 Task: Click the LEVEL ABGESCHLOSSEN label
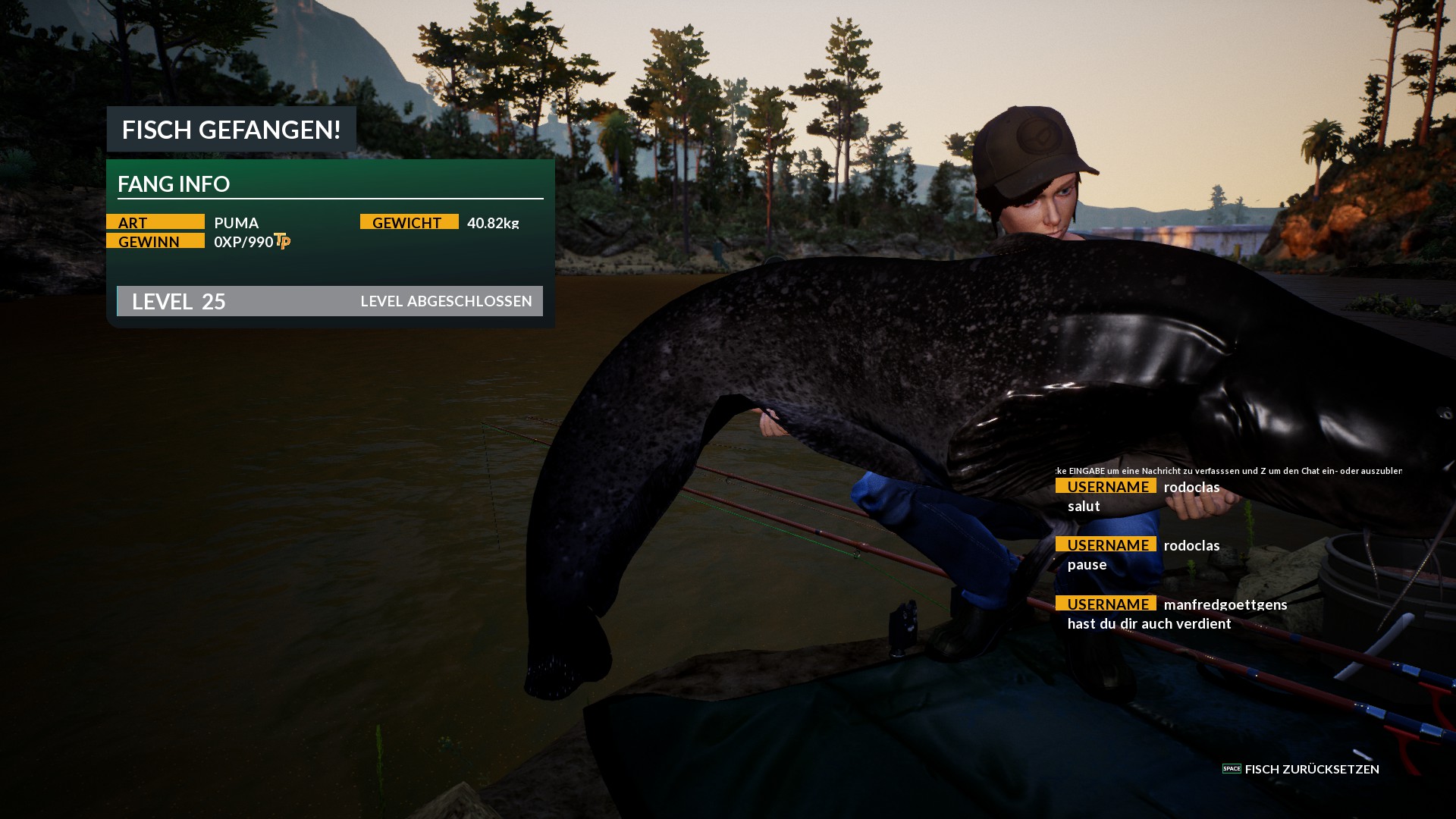coord(447,301)
